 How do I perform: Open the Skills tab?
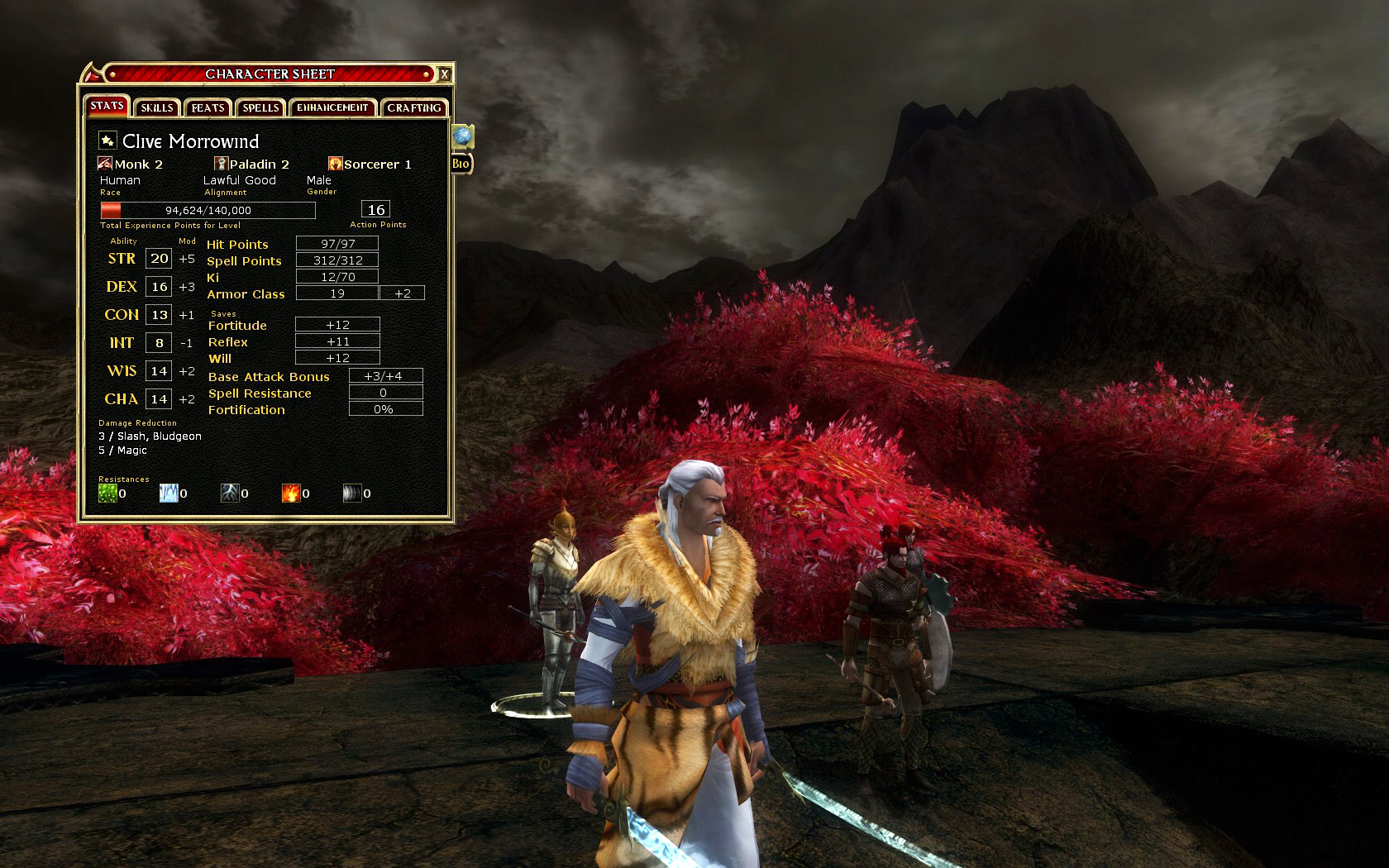[x=156, y=107]
